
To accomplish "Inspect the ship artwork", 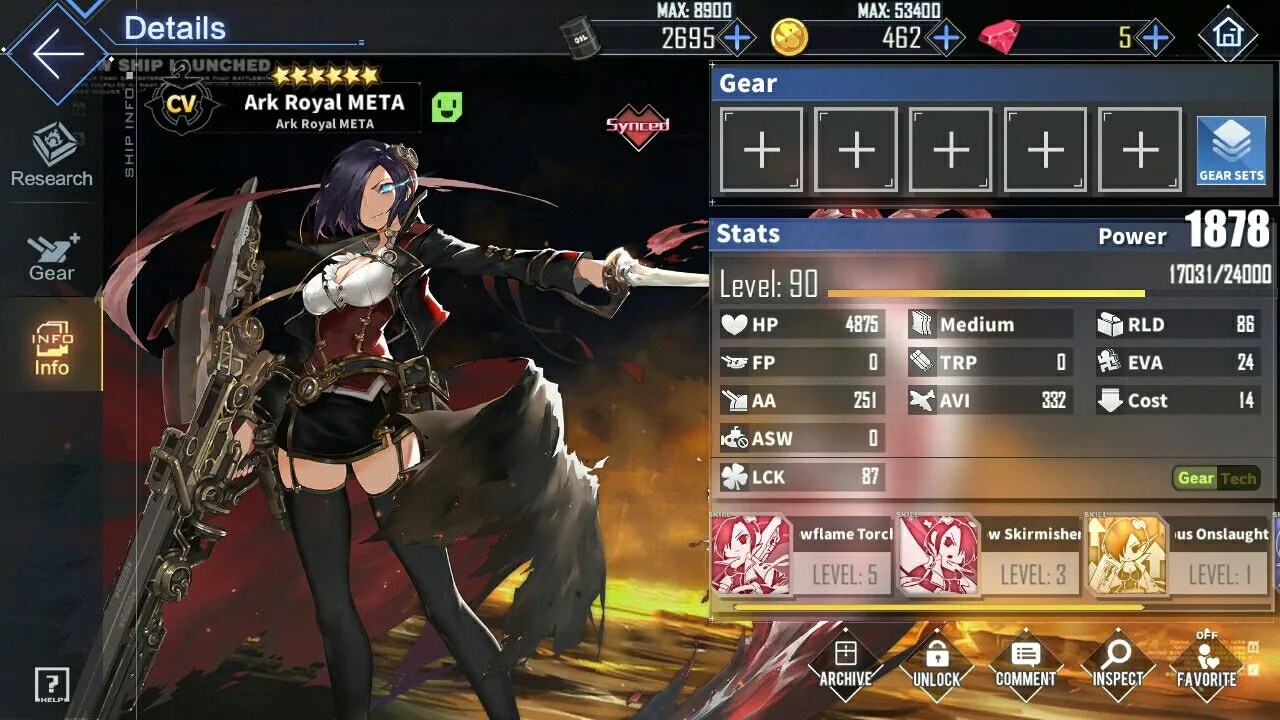I will point(1117,664).
